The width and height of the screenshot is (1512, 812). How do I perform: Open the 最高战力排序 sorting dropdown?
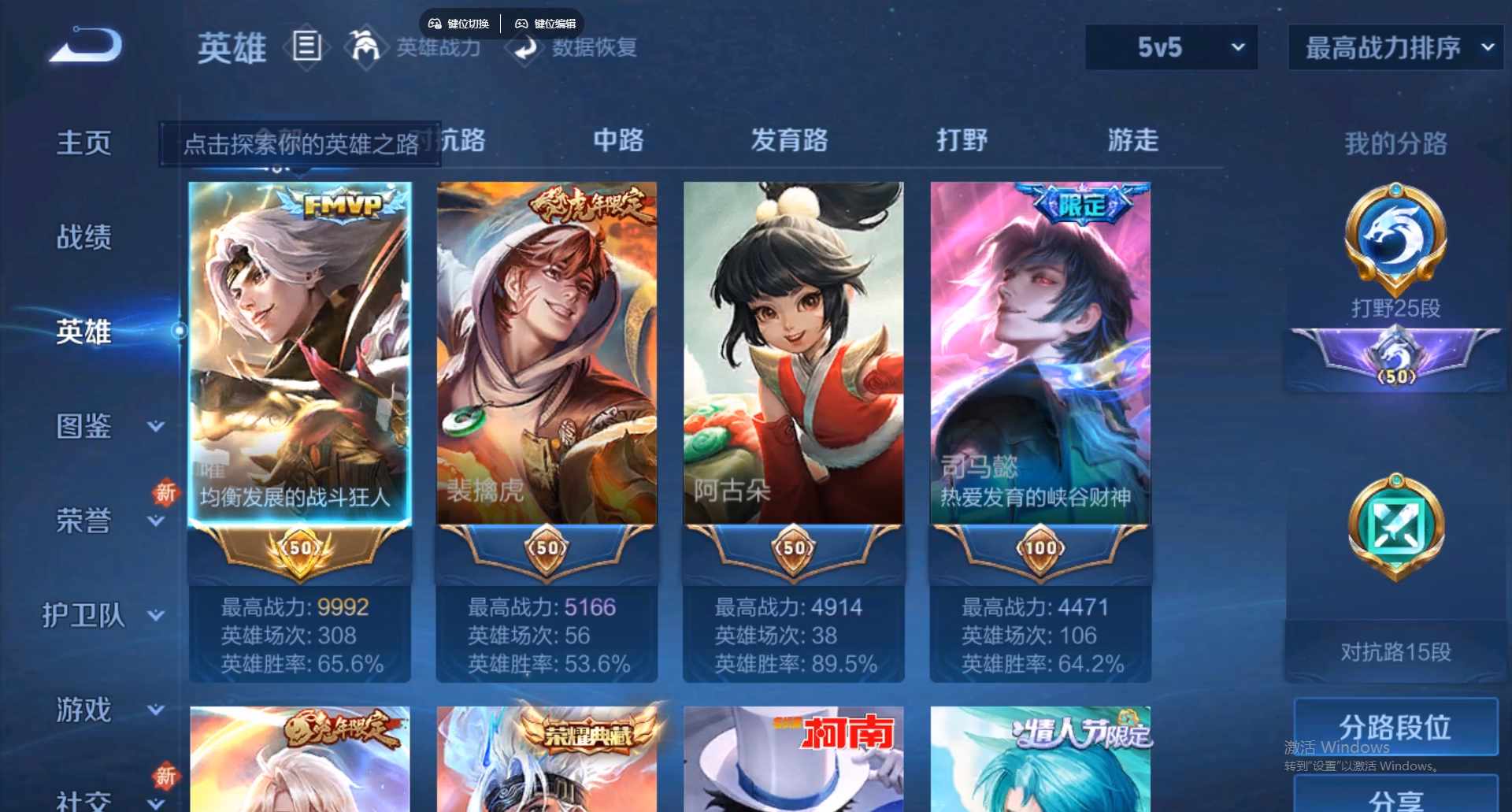(x=1394, y=47)
